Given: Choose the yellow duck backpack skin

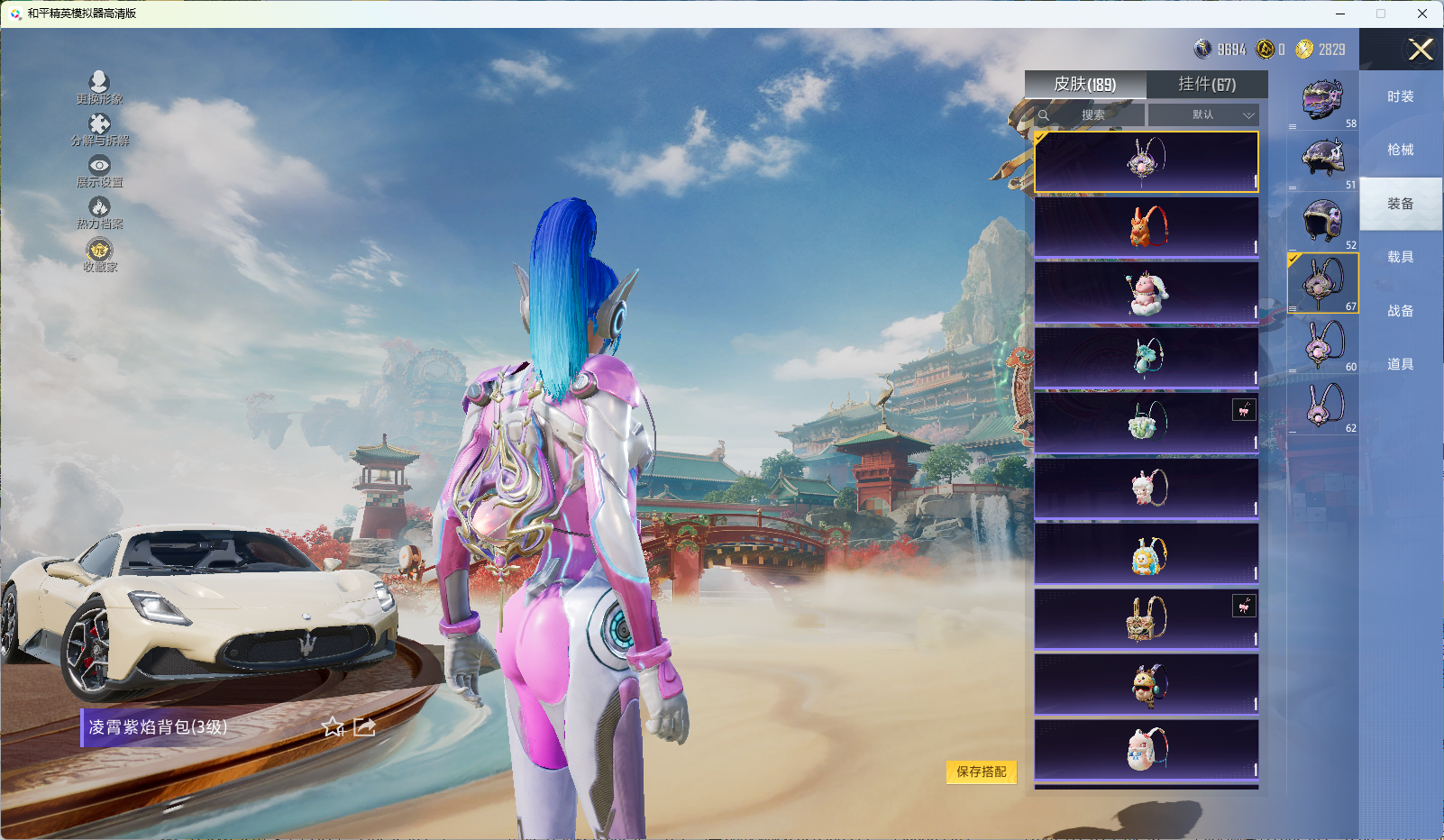Looking at the screenshot, I should [1147, 554].
